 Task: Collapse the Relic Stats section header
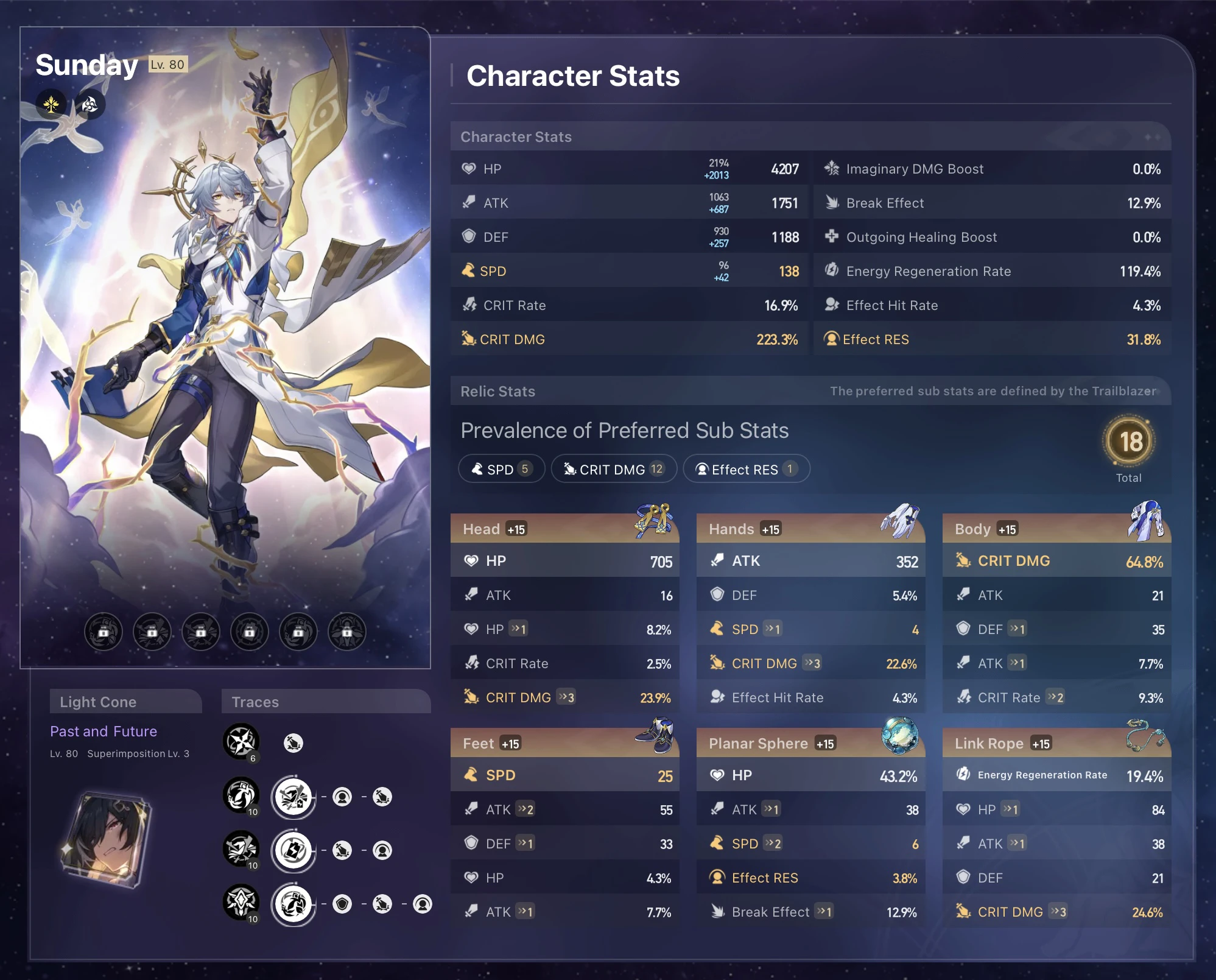(x=497, y=391)
